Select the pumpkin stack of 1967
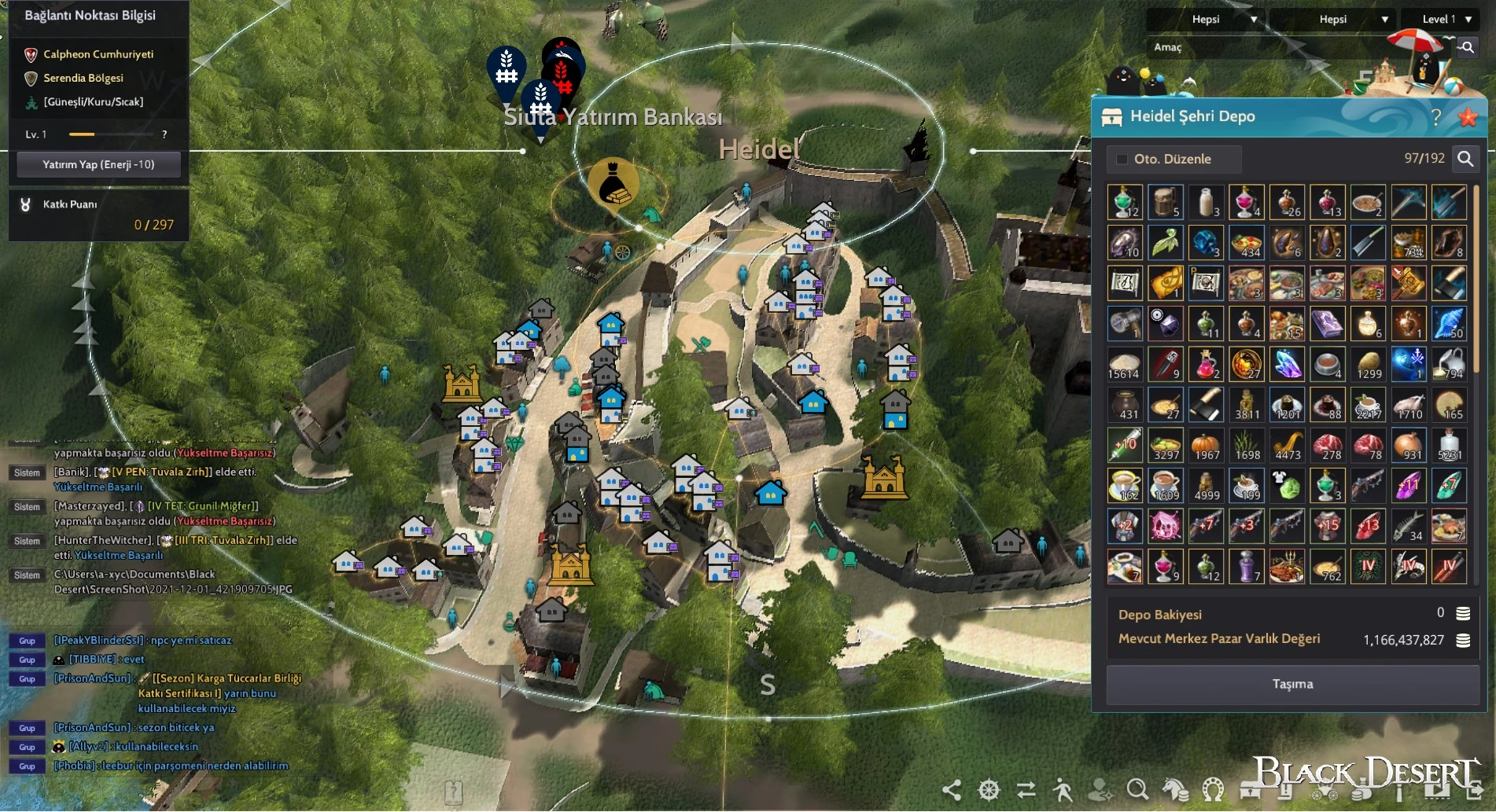The height and width of the screenshot is (812, 1496). (x=1206, y=445)
